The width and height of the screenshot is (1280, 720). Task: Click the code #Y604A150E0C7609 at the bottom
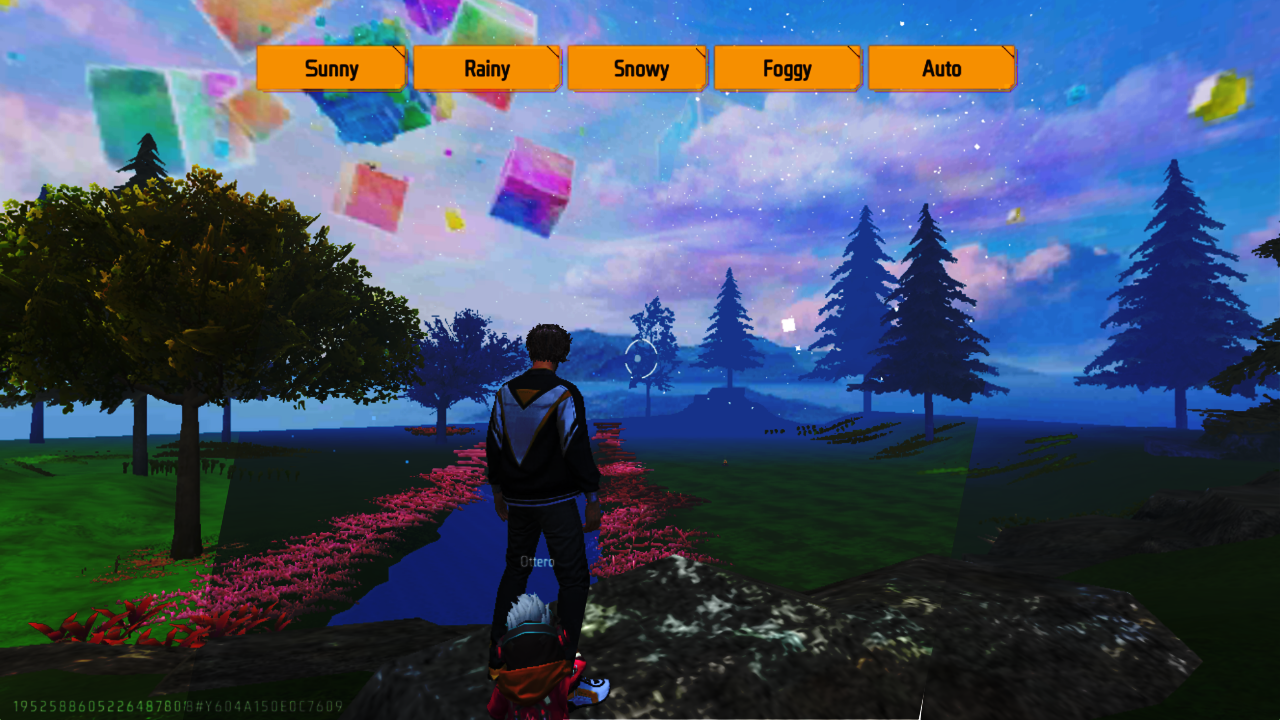pyautogui.click(x=268, y=705)
